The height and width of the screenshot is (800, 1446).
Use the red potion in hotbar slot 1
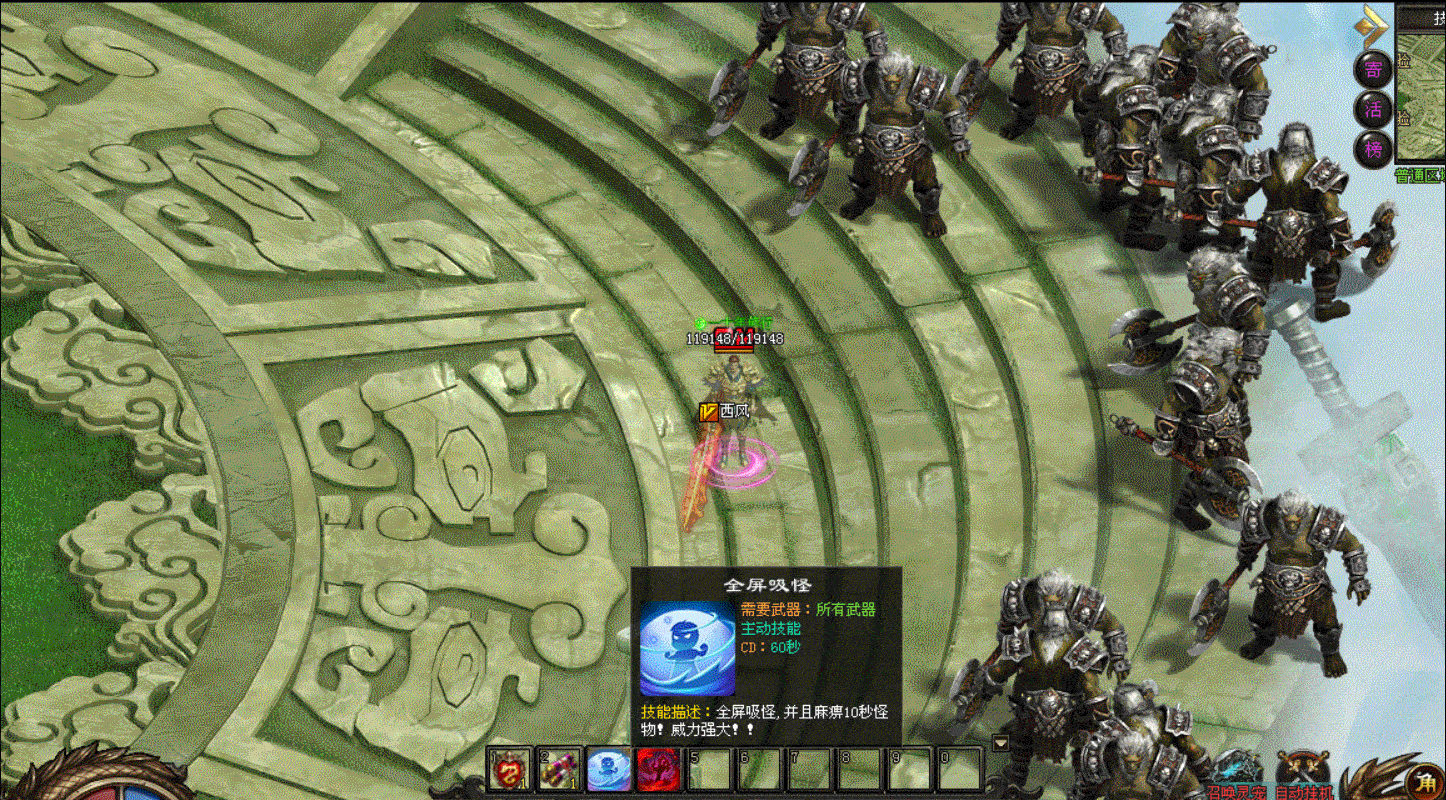(x=510, y=770)
